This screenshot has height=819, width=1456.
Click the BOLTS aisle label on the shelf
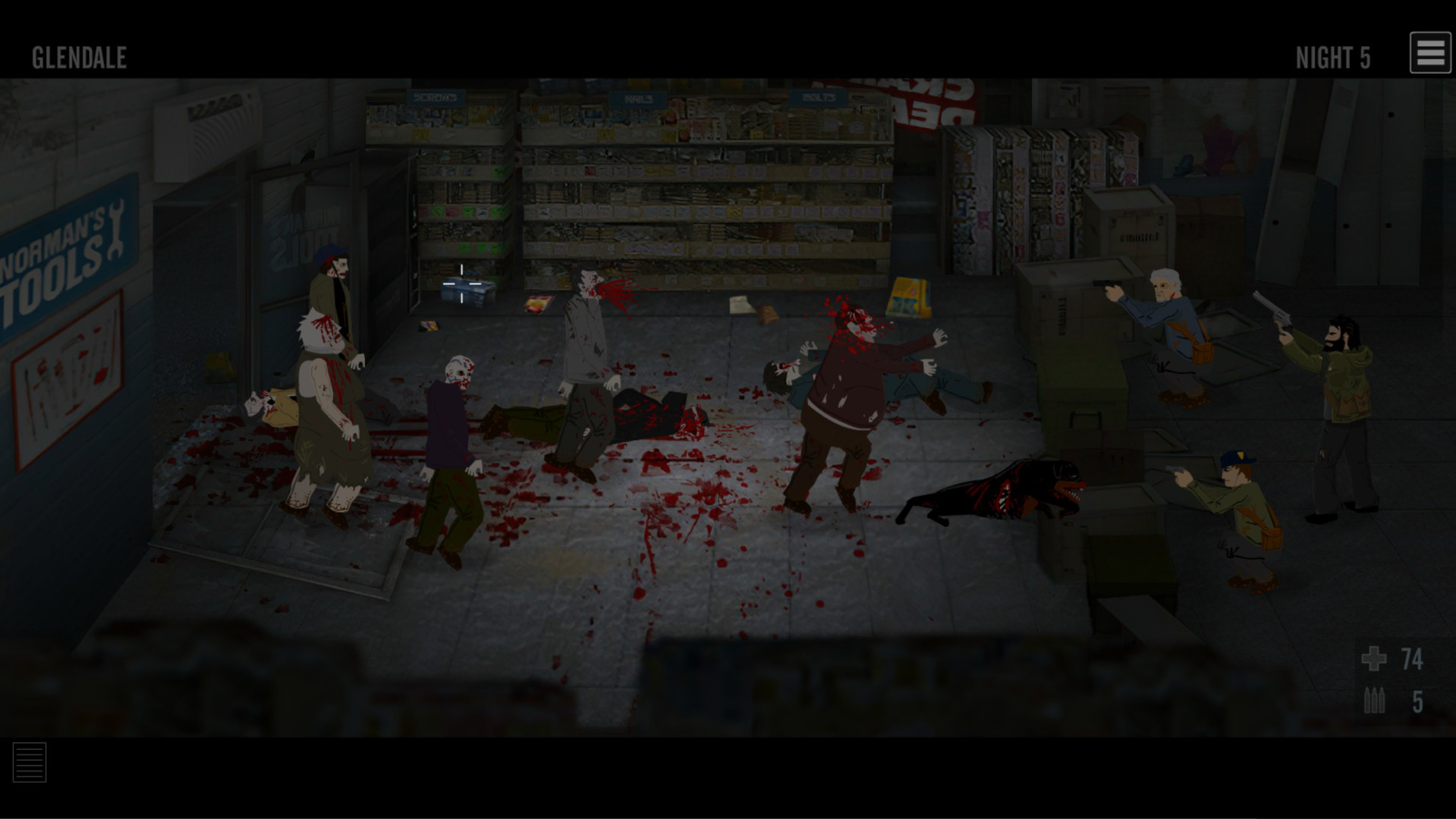[x=818, y=97]
